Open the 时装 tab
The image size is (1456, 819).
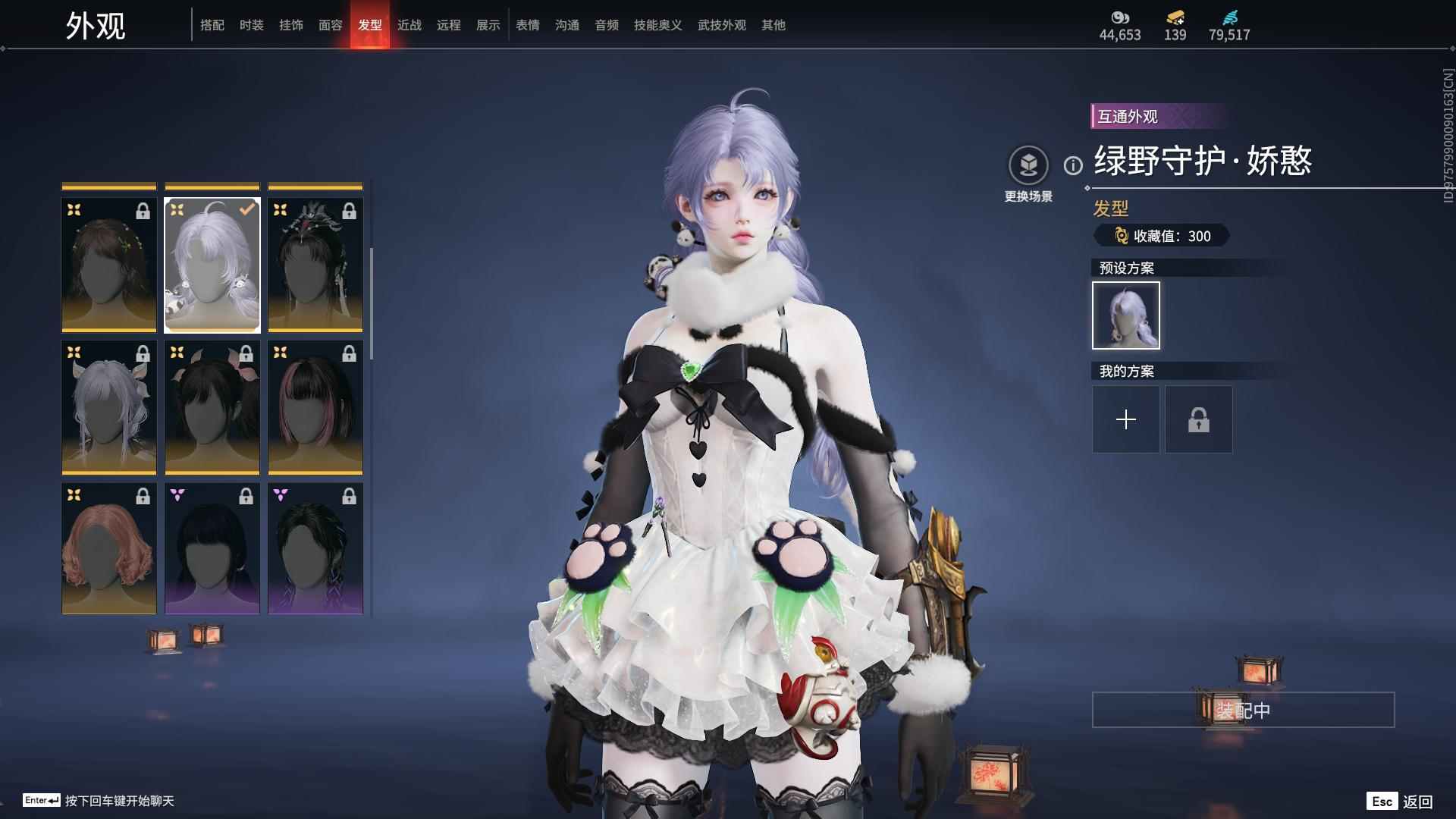(x=252, y=25)
